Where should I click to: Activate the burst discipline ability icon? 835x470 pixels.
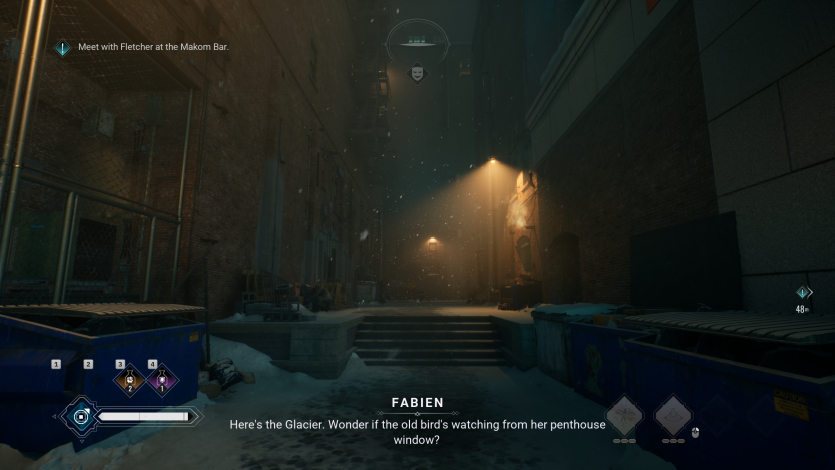click(625, 415)
